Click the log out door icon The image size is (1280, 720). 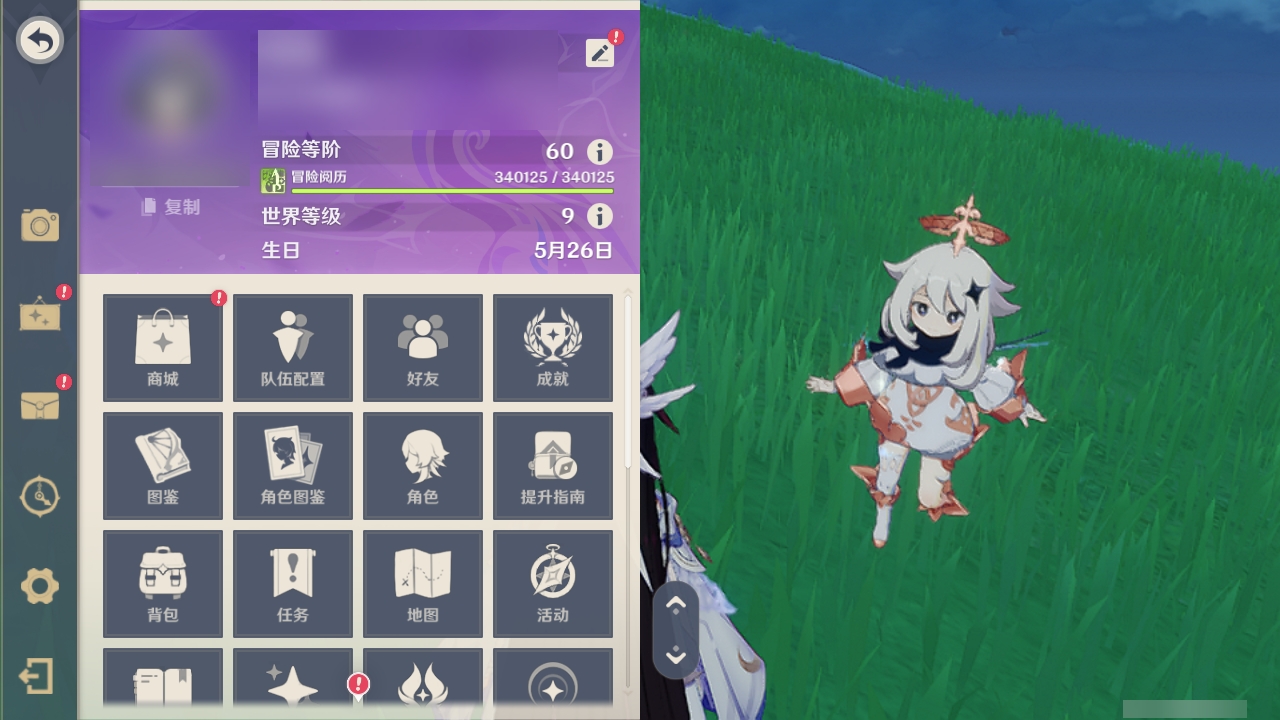pos(39,677)
